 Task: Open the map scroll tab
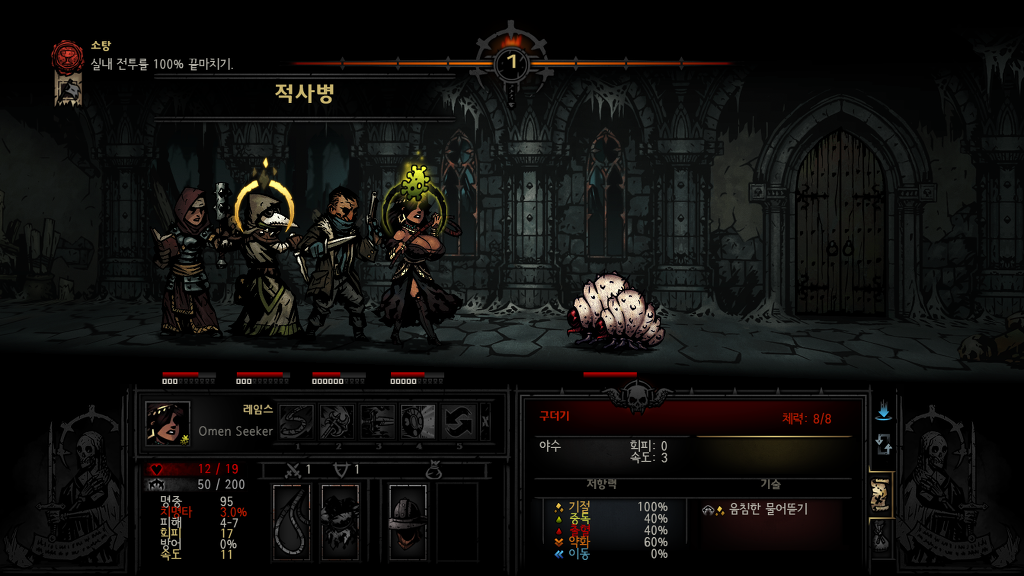point(881,492)
